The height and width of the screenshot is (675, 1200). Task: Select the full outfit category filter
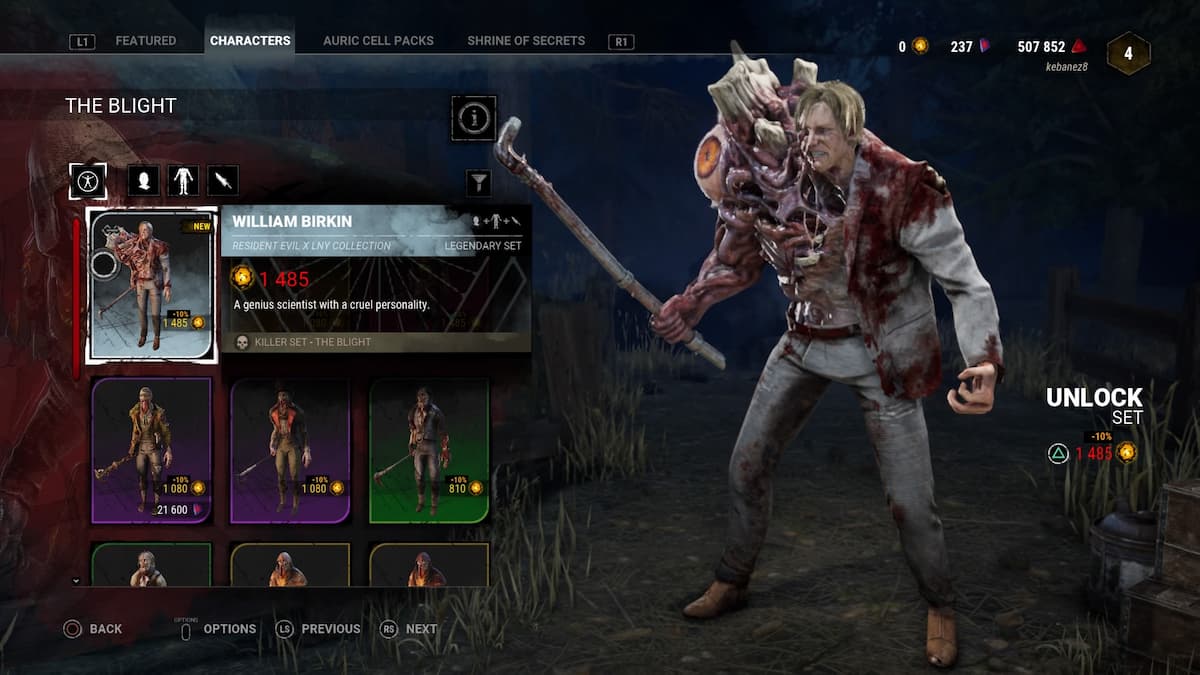pos(88,181)
